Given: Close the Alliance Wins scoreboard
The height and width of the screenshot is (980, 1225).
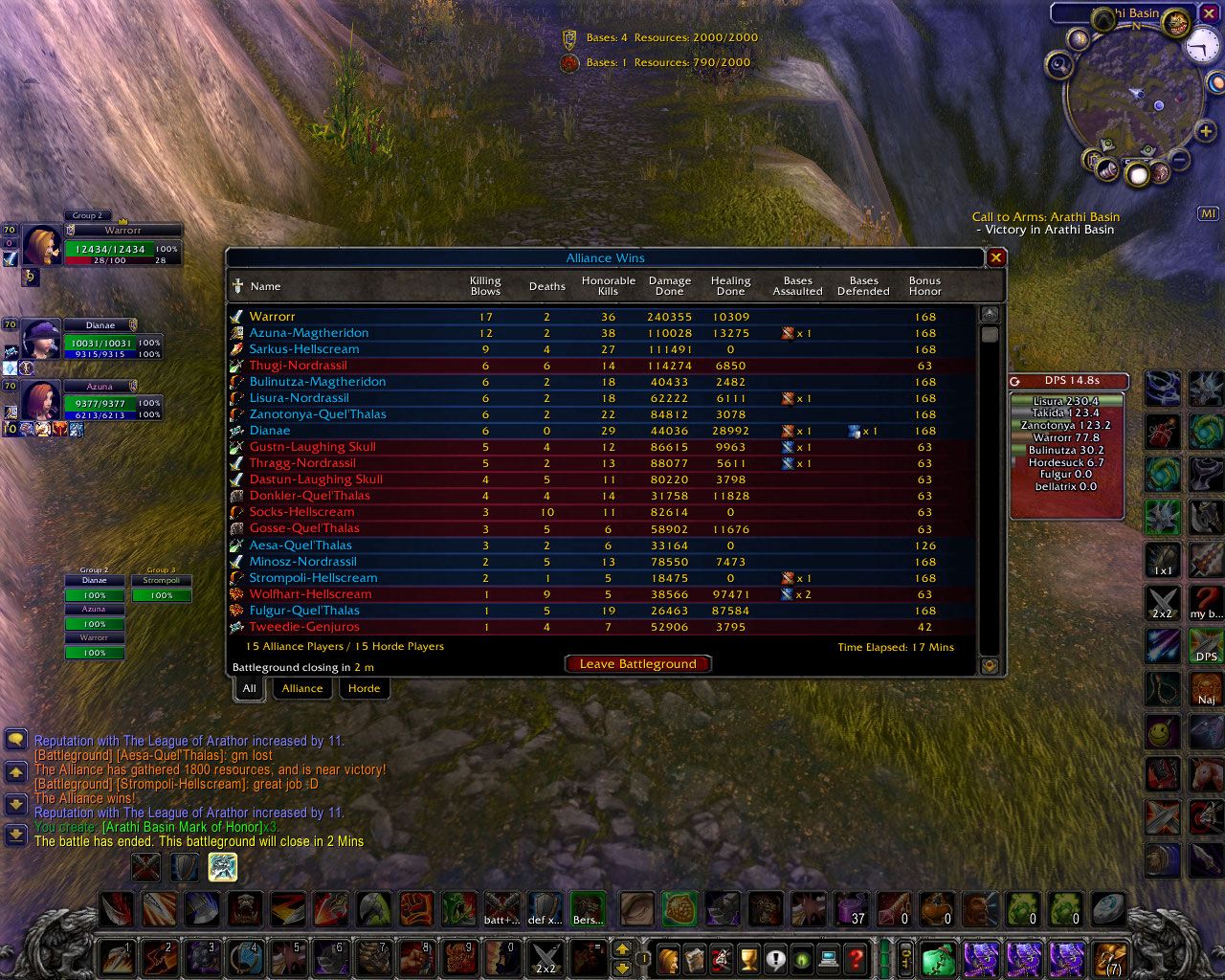Looking at the screenshot, I should point(995,257).
